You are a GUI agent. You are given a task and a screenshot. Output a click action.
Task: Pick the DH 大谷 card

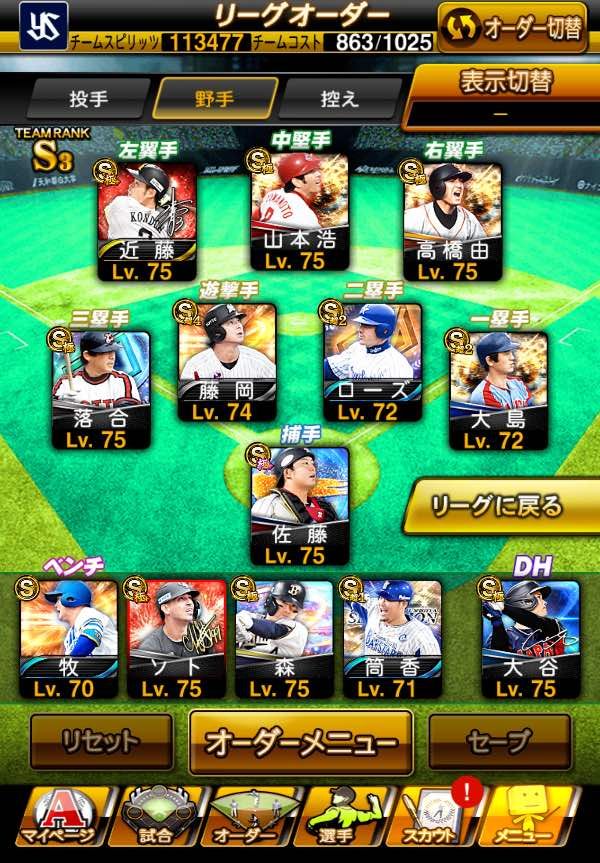530,637
